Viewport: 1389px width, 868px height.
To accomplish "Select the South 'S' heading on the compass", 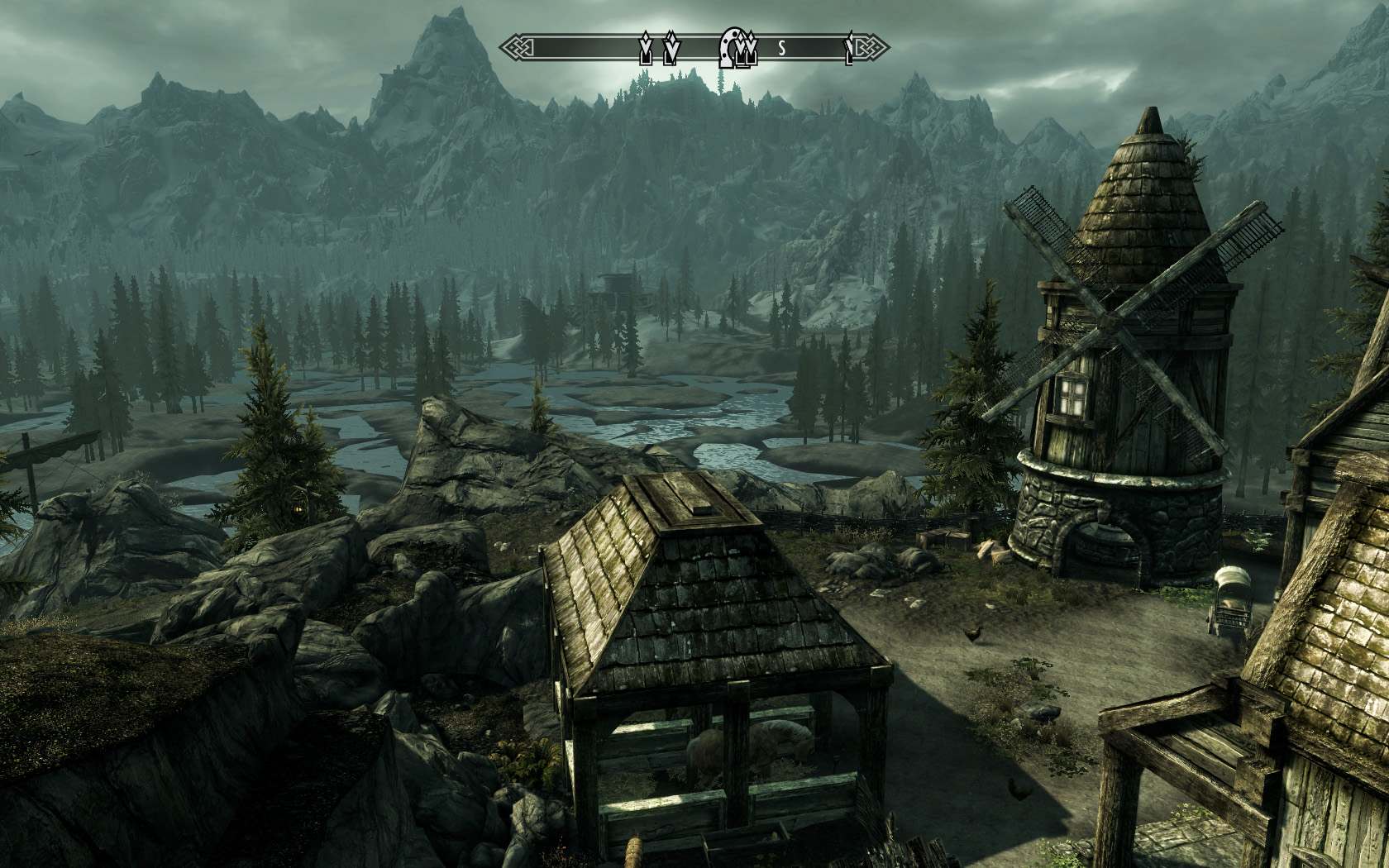I will (x=781, y=49).
